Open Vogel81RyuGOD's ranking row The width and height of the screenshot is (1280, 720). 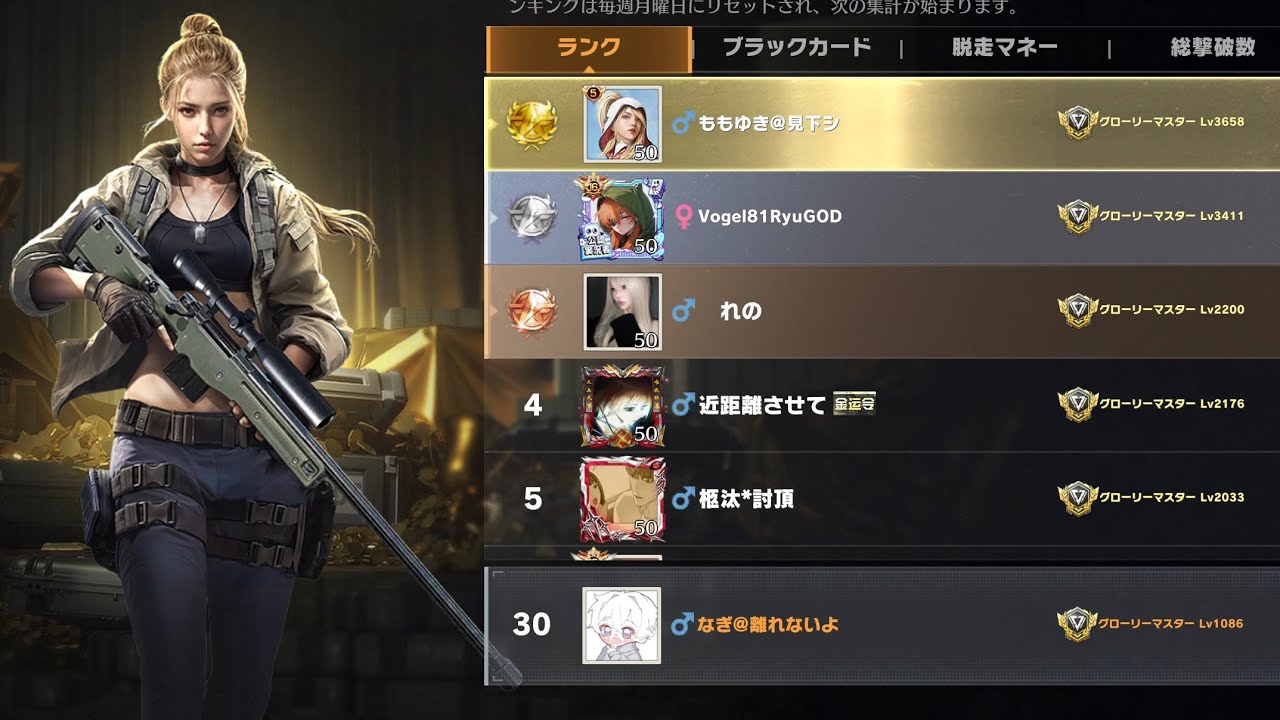coord(880,217)
